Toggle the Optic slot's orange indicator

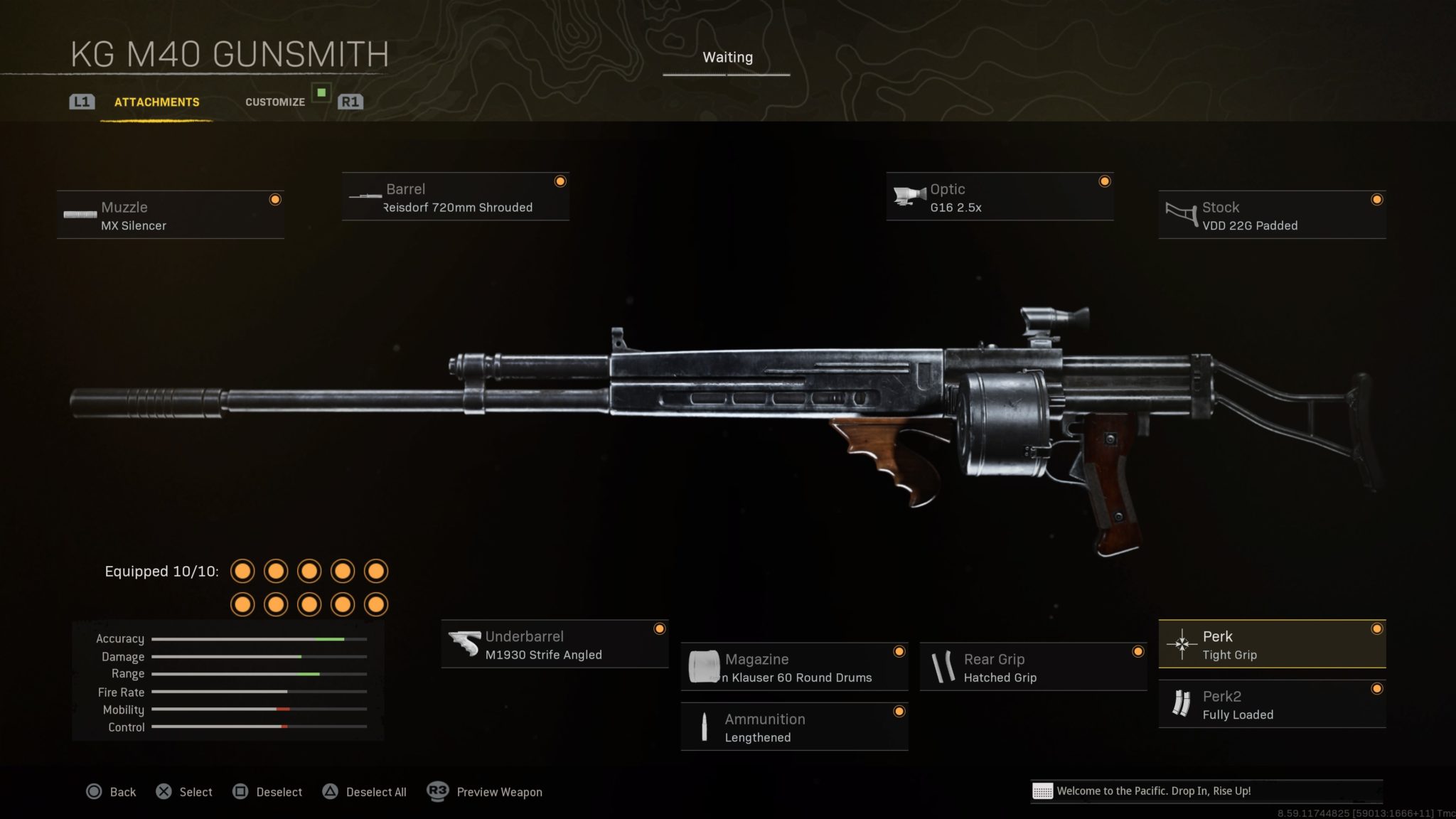[x=1104, y=181]
